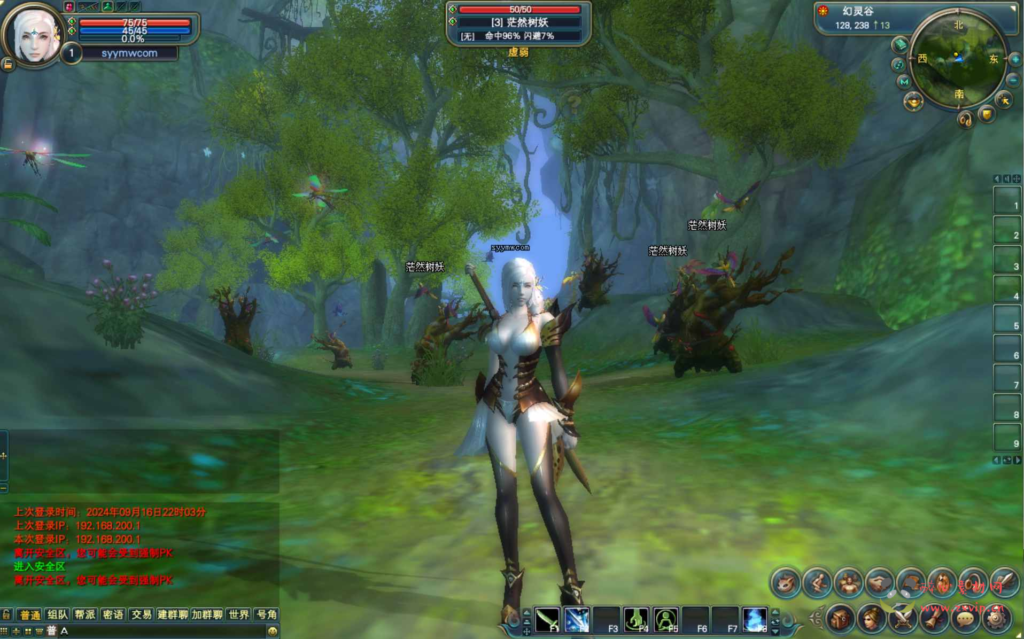Activate the F1 green slash skill
The image size is (1024, 639).
(547, 619)
